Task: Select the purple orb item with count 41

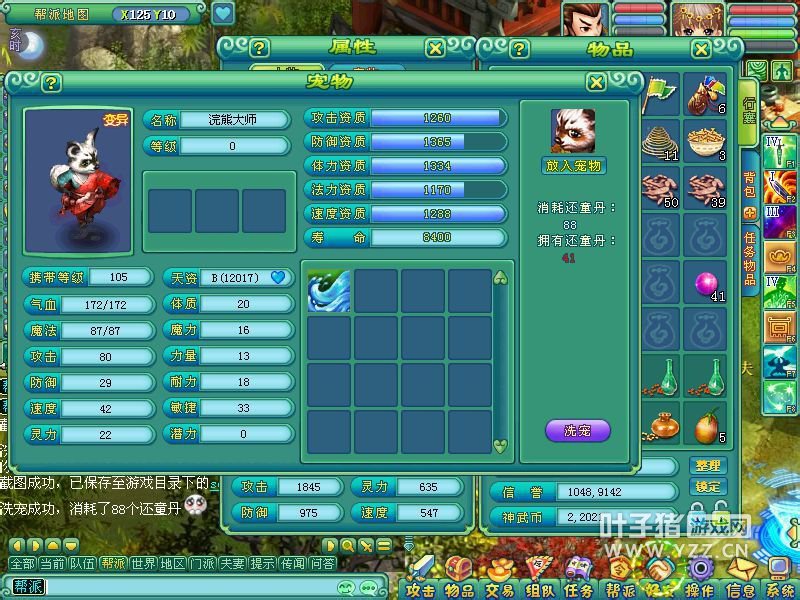Action: (x=708, y=284)
